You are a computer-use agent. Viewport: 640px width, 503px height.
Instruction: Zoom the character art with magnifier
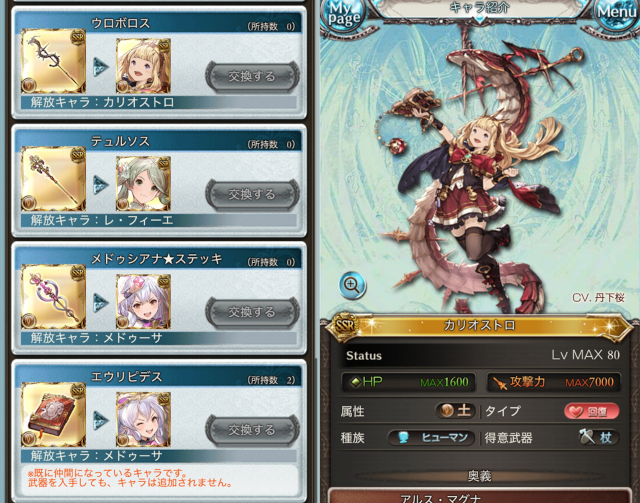pos(352,285)
